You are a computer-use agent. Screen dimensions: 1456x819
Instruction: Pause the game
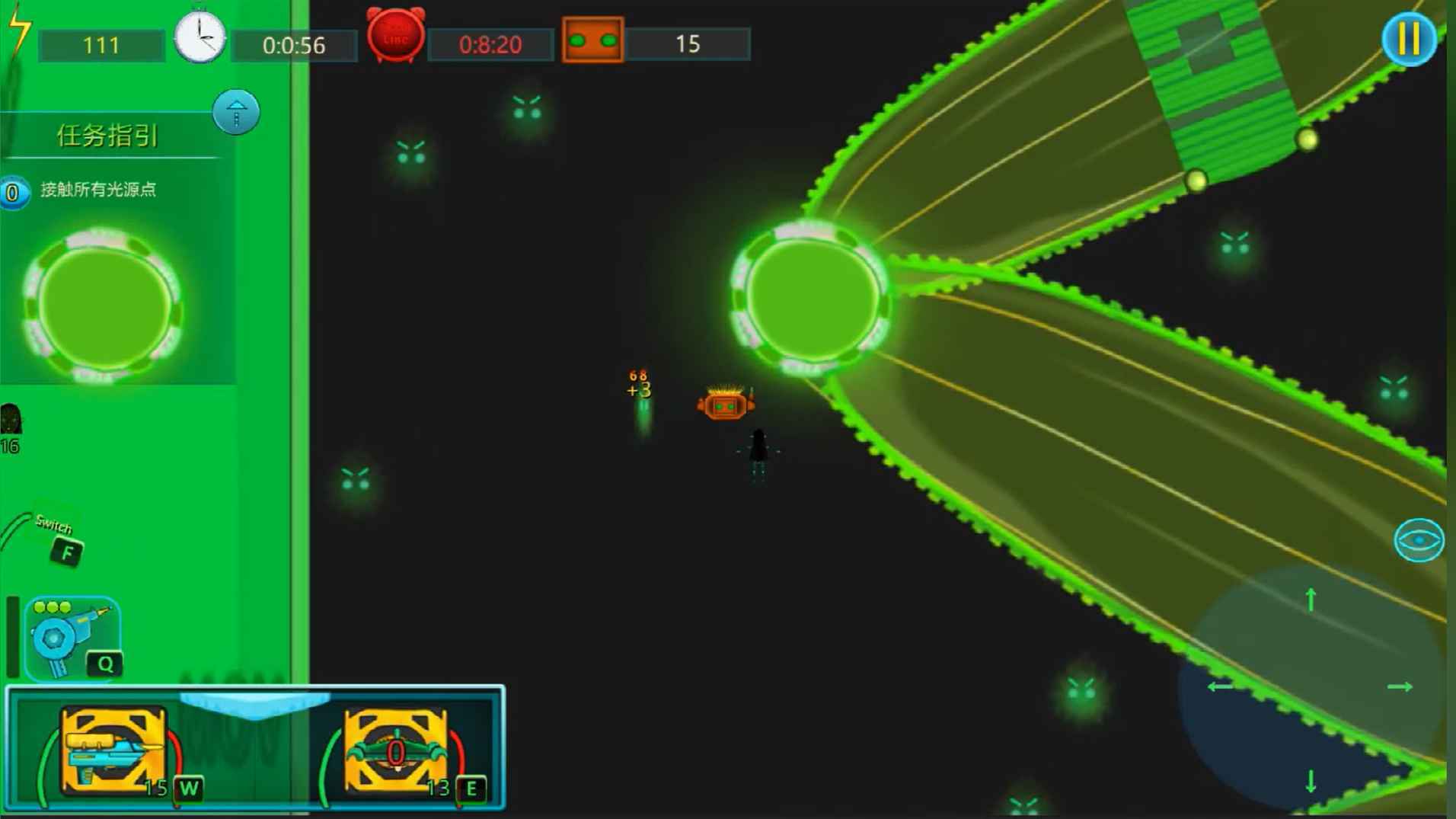[x=1409, y=38]
